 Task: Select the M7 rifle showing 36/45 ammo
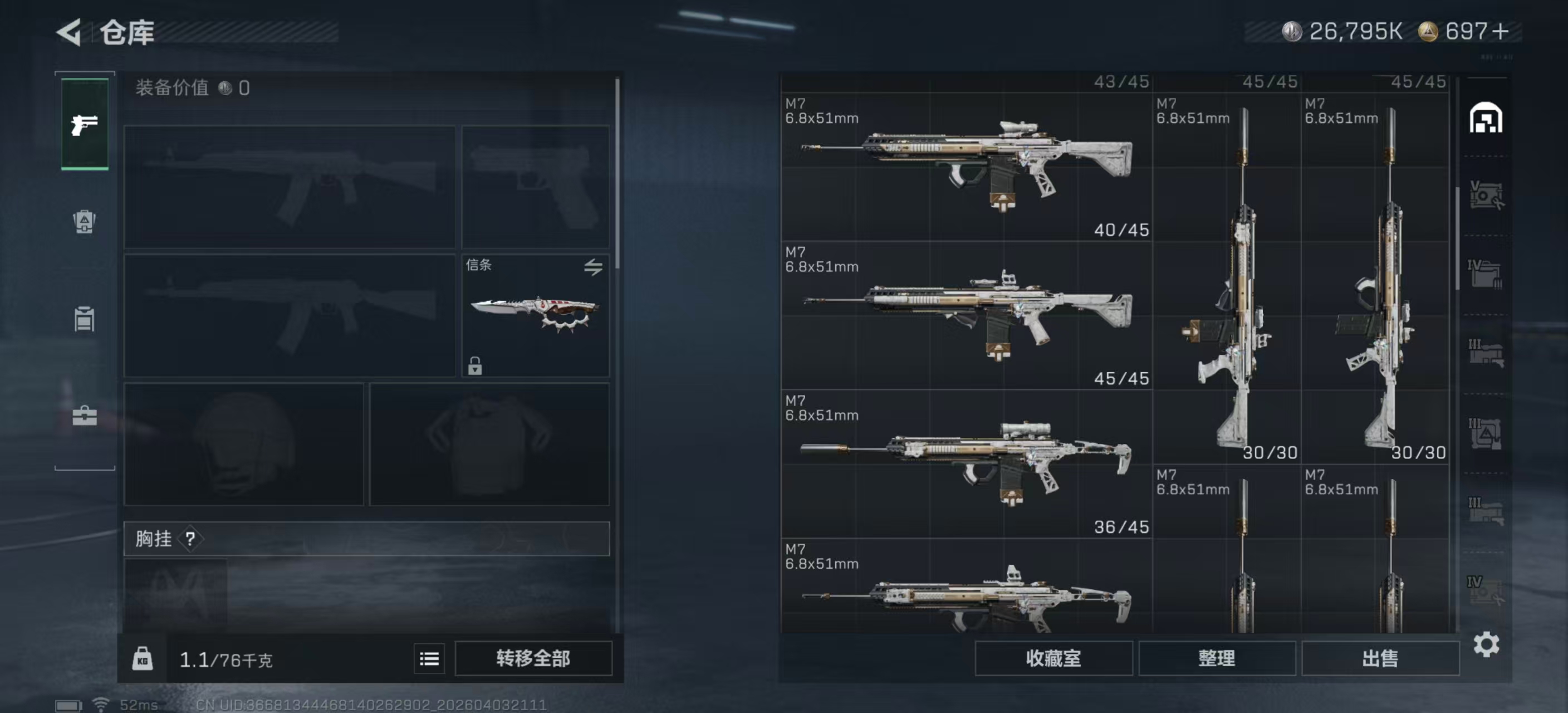coord(966,463)
